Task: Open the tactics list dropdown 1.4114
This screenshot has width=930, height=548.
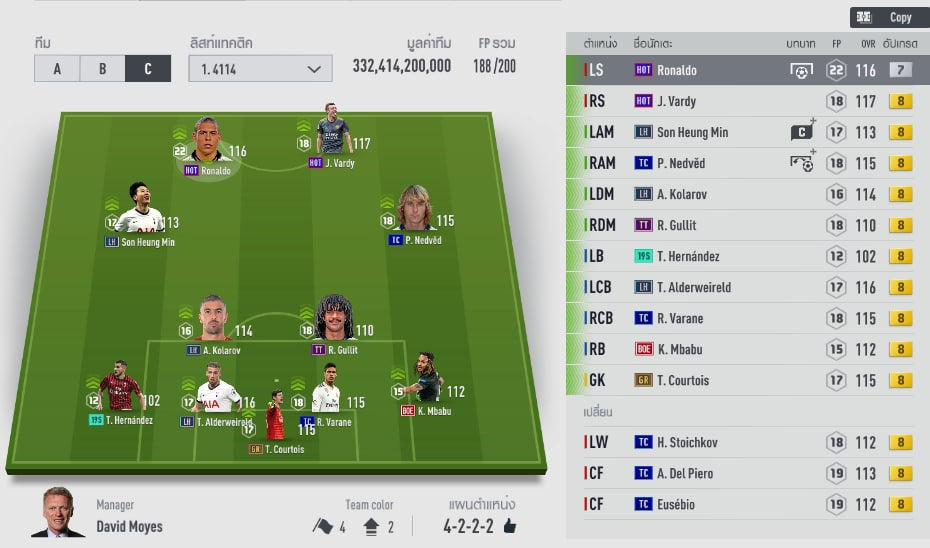Action: (260, 69)
